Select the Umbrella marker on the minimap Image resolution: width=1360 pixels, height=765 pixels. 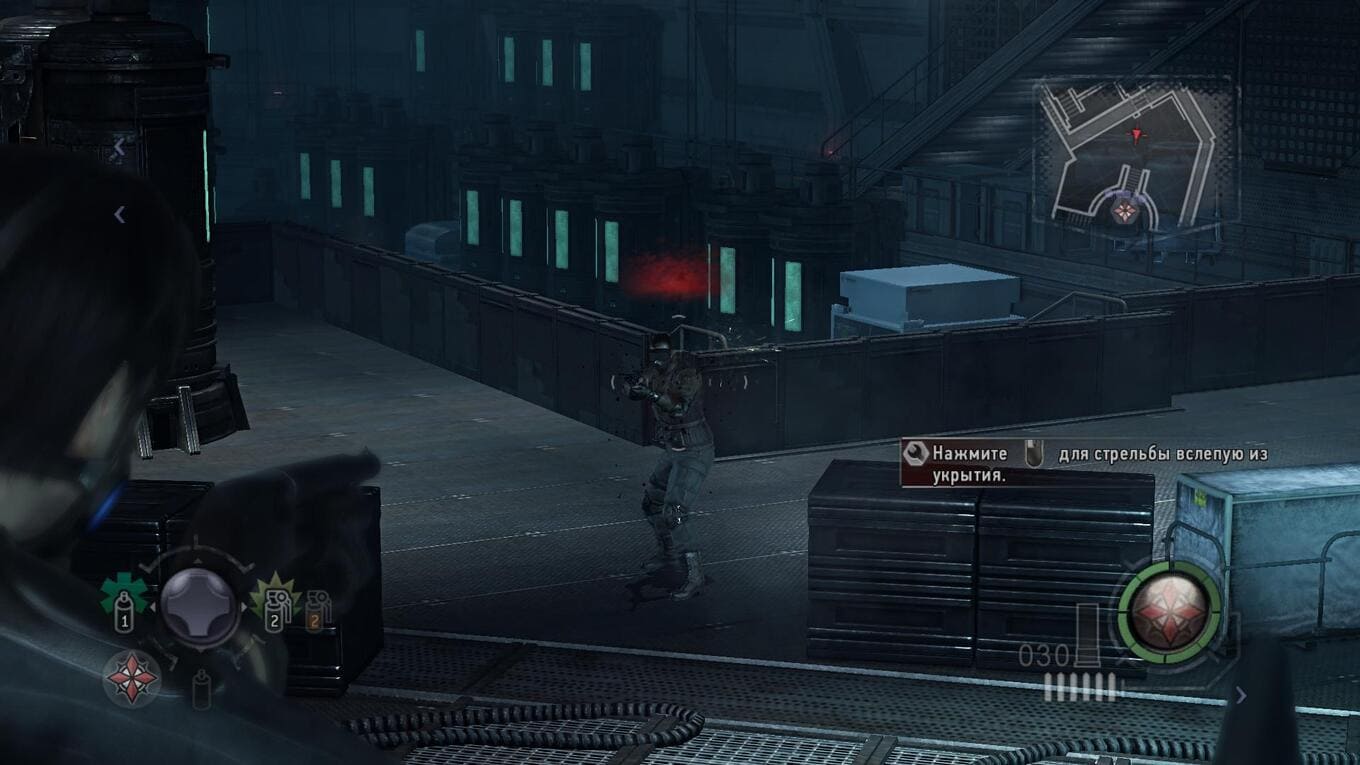coord(1125,211)
